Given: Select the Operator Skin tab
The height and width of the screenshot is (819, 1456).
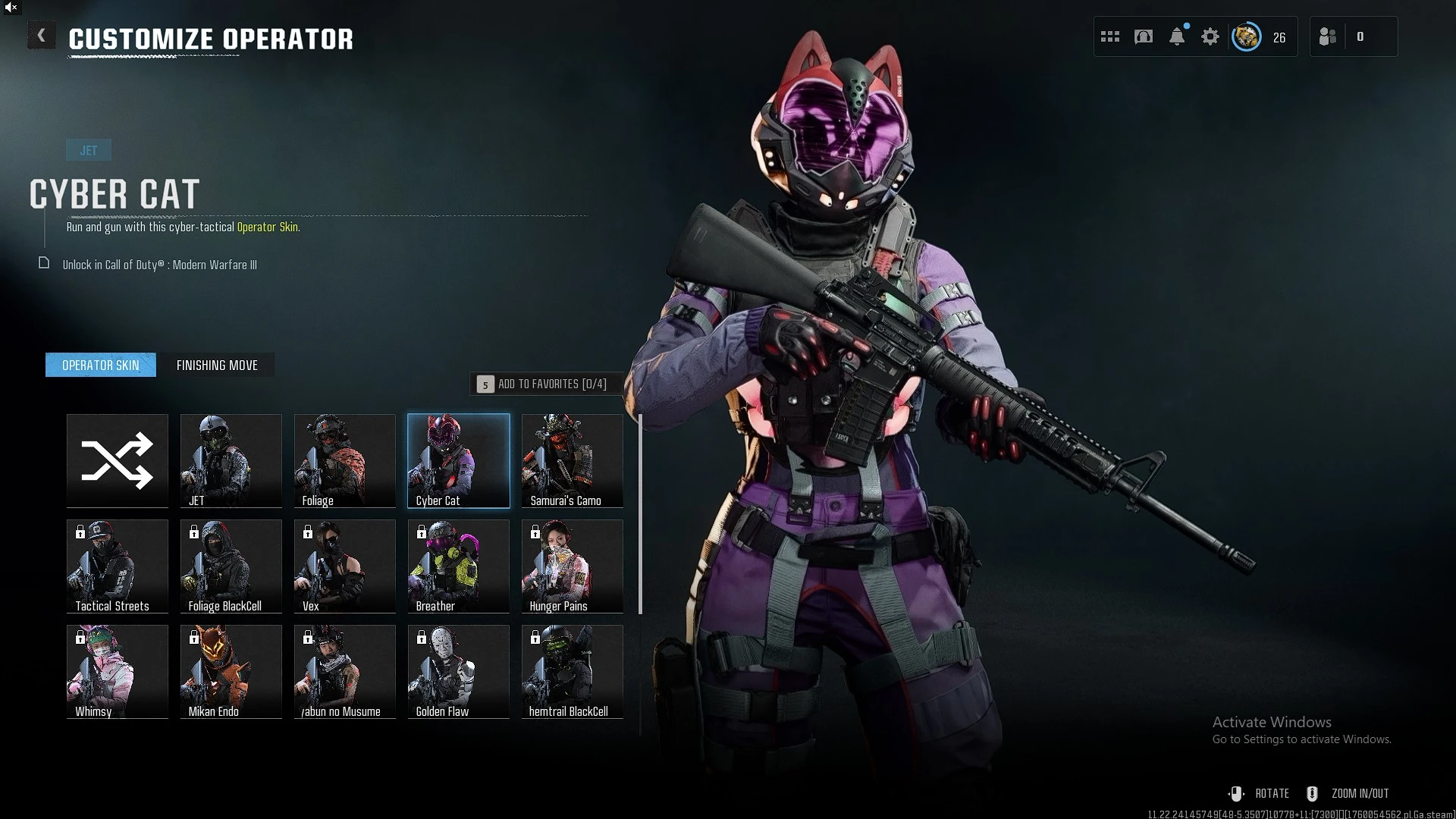Looking at the screenshot, I should pos(101,366).
